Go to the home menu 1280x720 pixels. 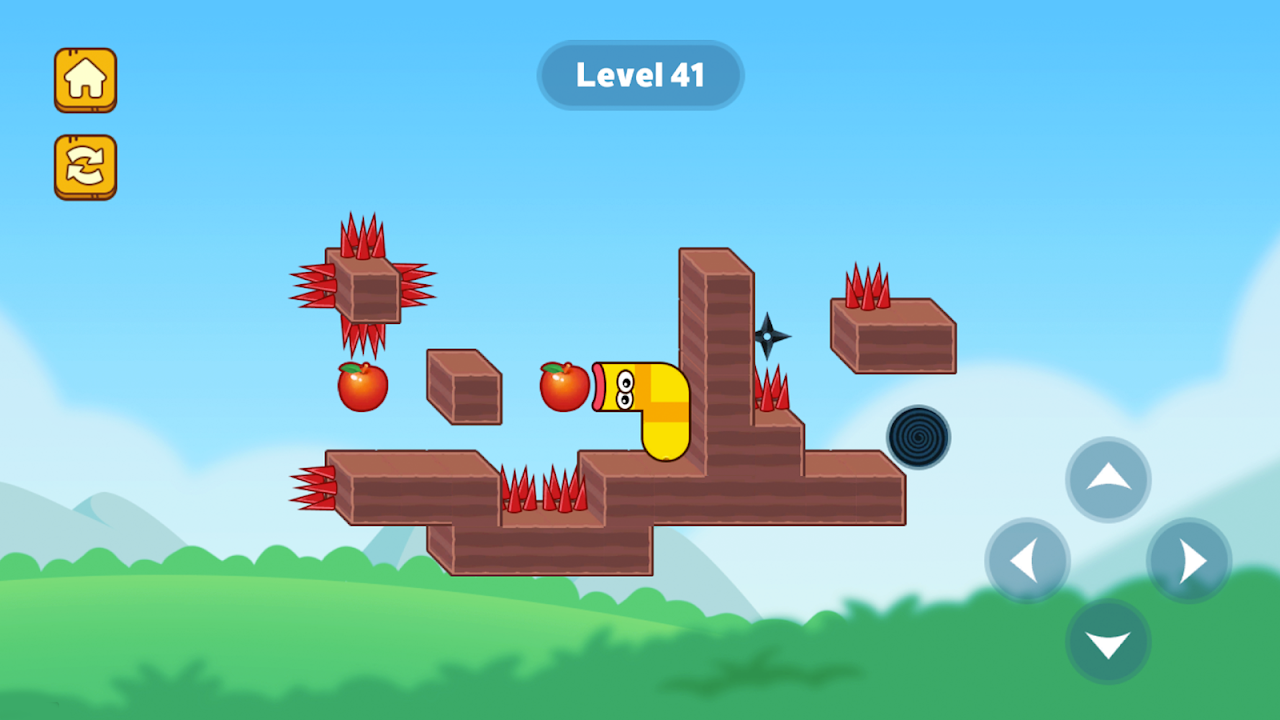(85, 79)
